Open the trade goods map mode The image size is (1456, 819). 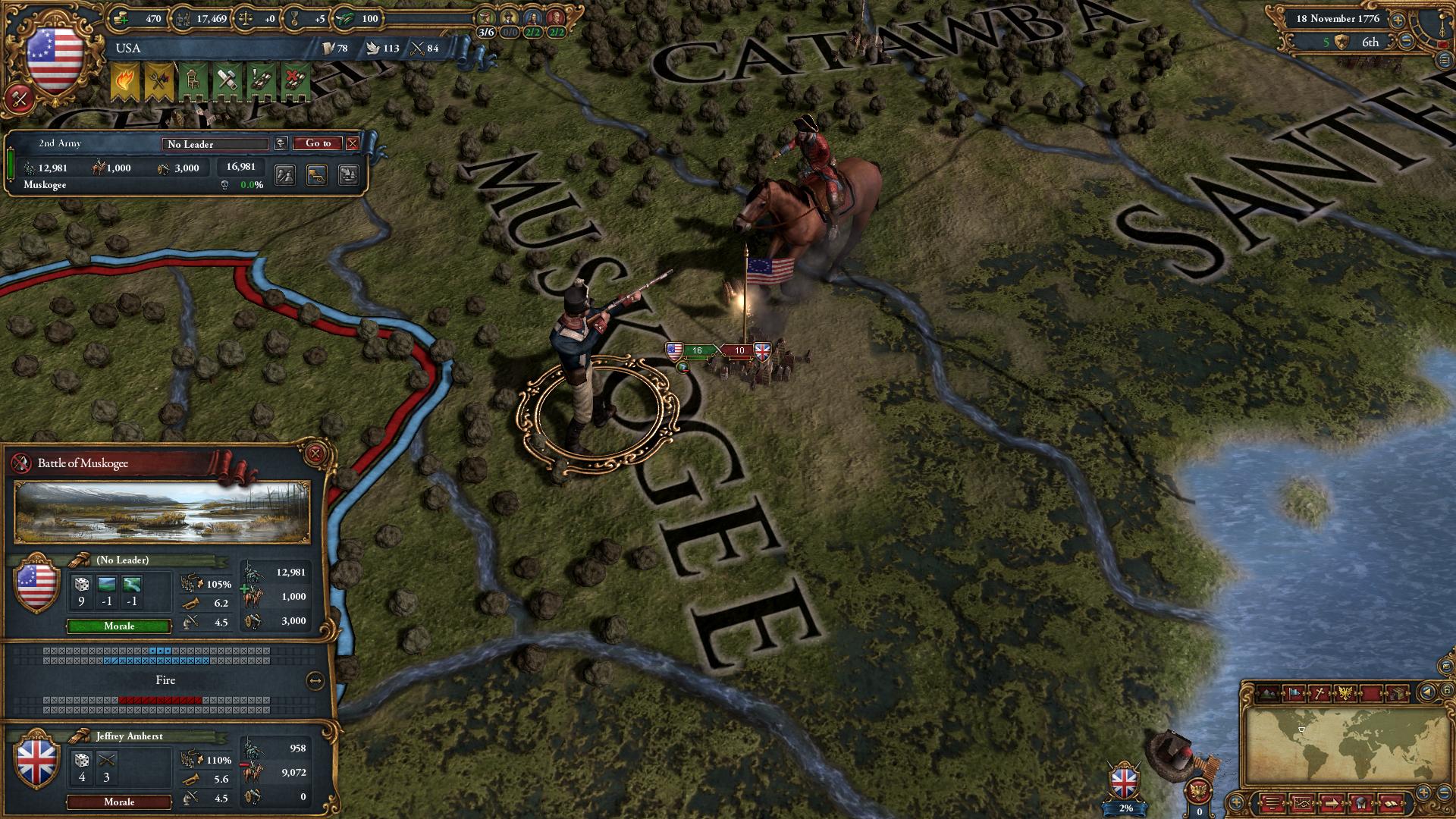[1398, 691]
